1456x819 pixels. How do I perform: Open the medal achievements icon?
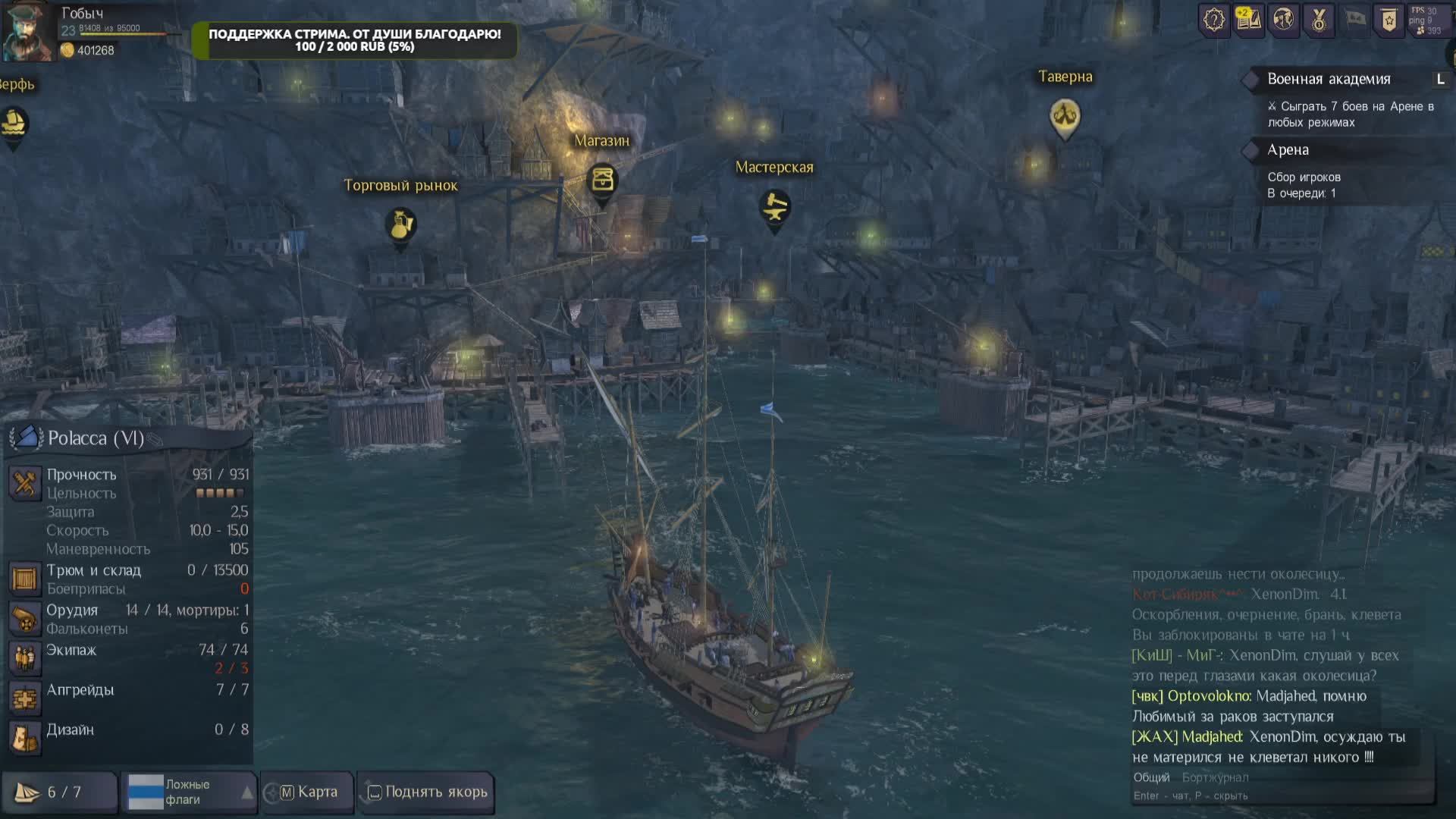(x=1319, y=20)
